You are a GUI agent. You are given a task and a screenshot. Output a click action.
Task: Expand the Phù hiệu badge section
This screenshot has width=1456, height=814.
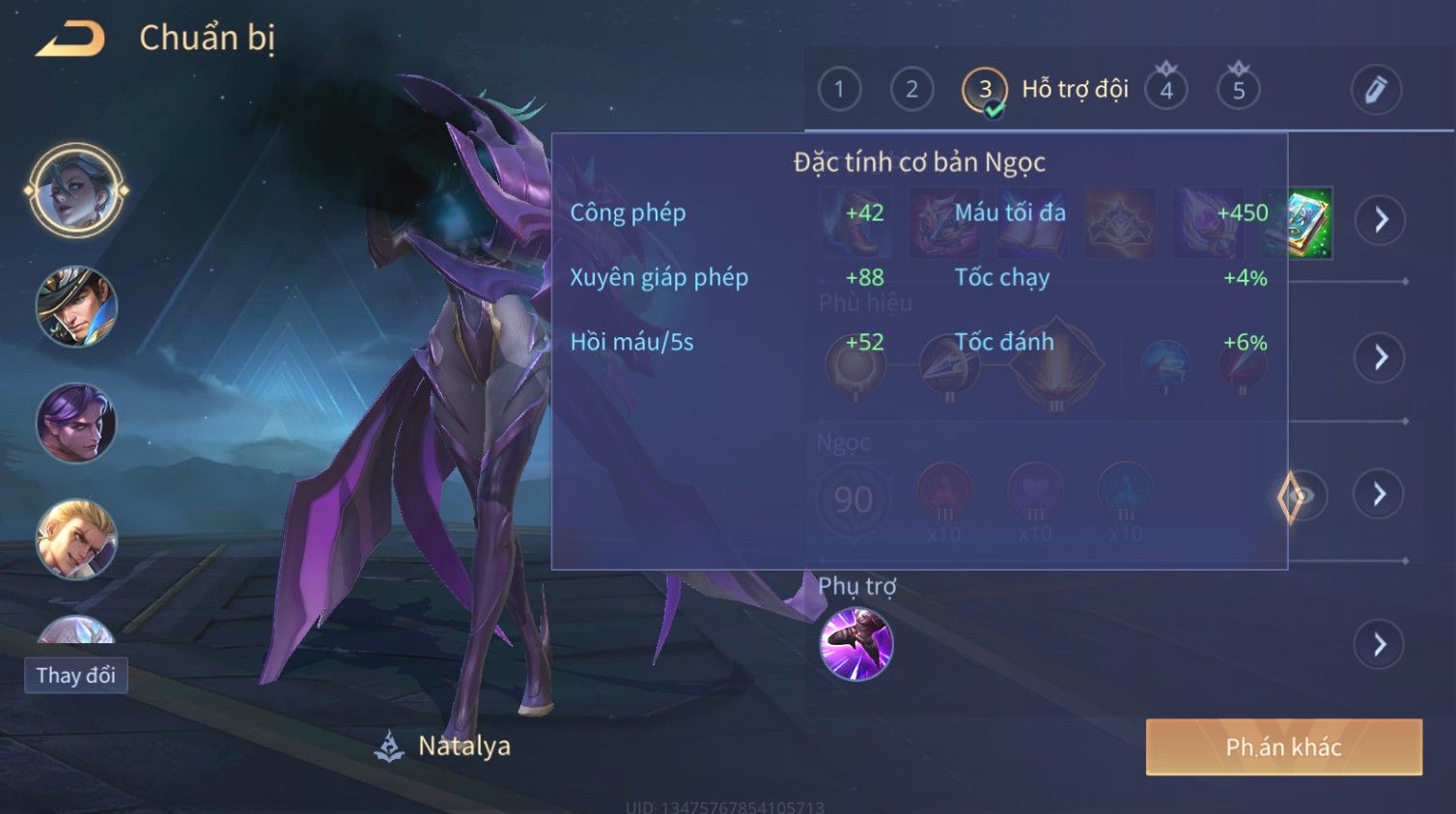[x=1380, y=357]
